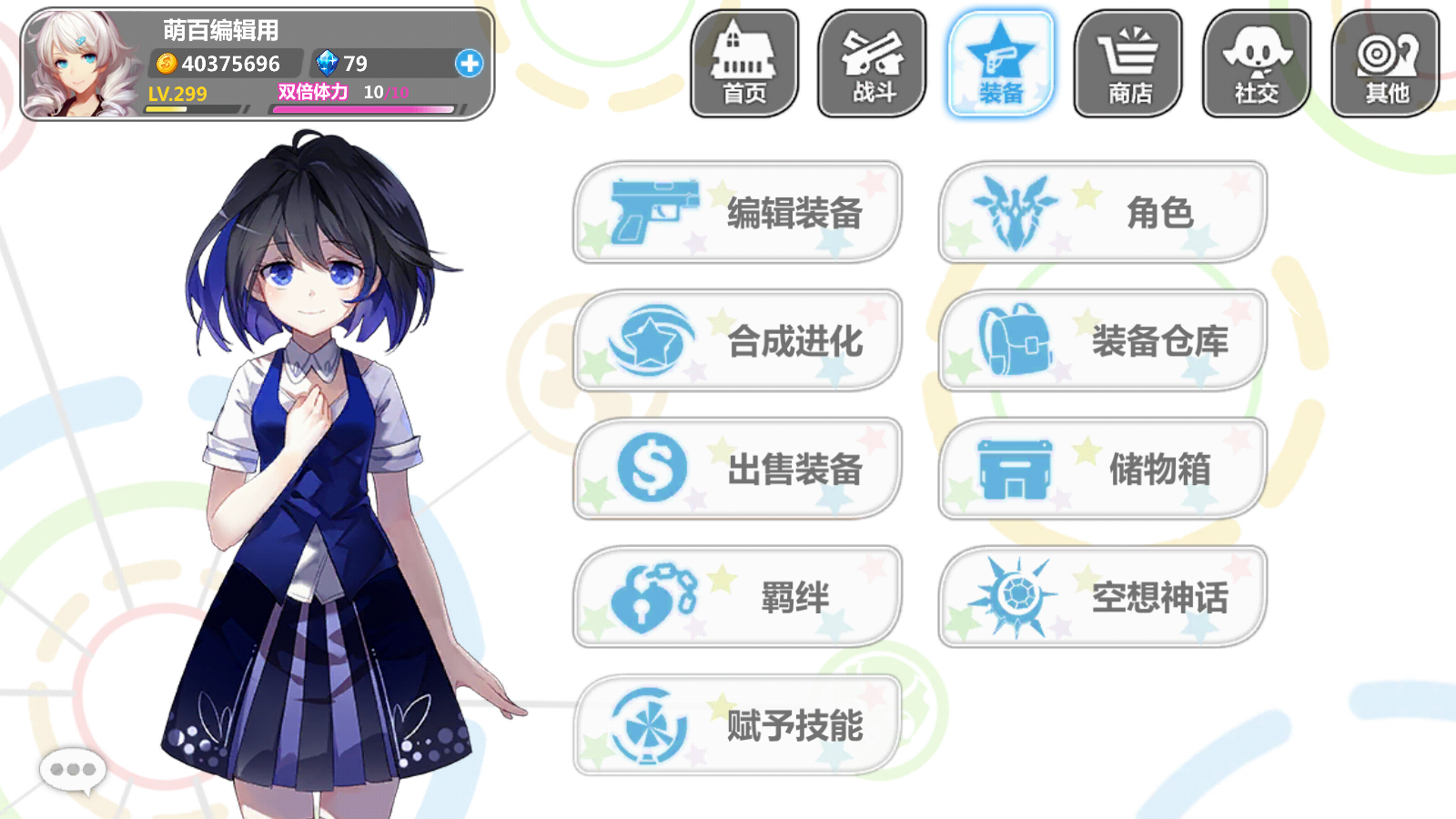1456x819 pixels.
Task: Open the 其他 other tab
Action: 1386,64
